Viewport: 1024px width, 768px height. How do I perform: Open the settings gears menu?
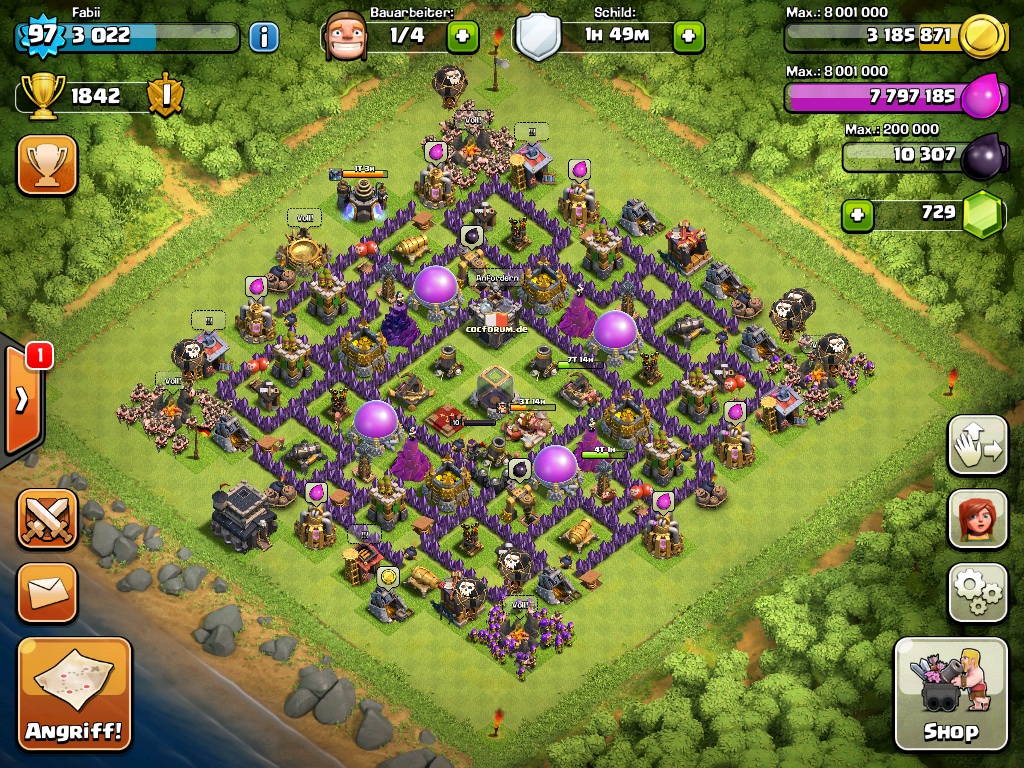coord(977,593)
